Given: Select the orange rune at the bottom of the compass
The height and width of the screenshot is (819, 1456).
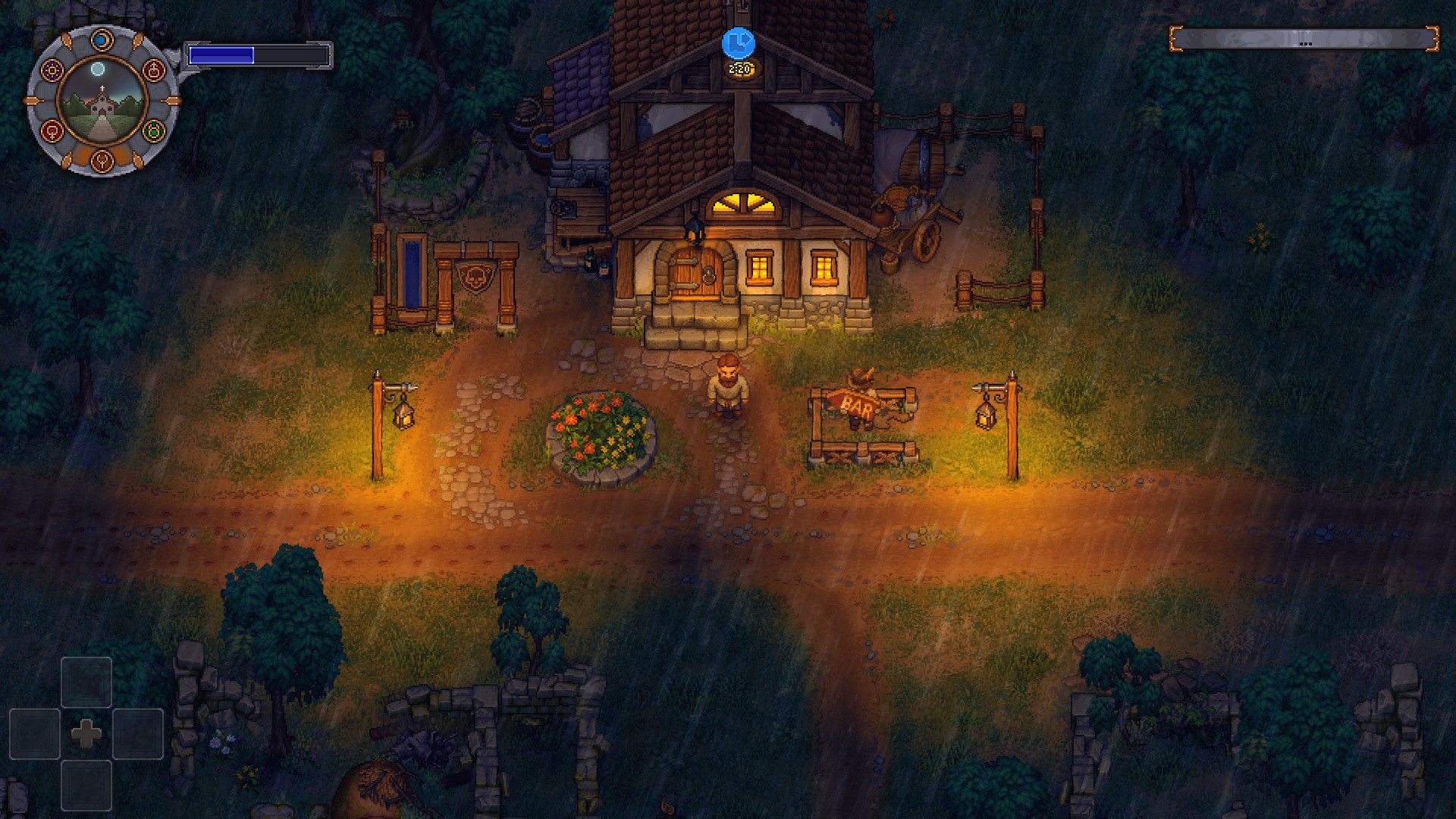Looking at the screenshot, I should (102, 160).
